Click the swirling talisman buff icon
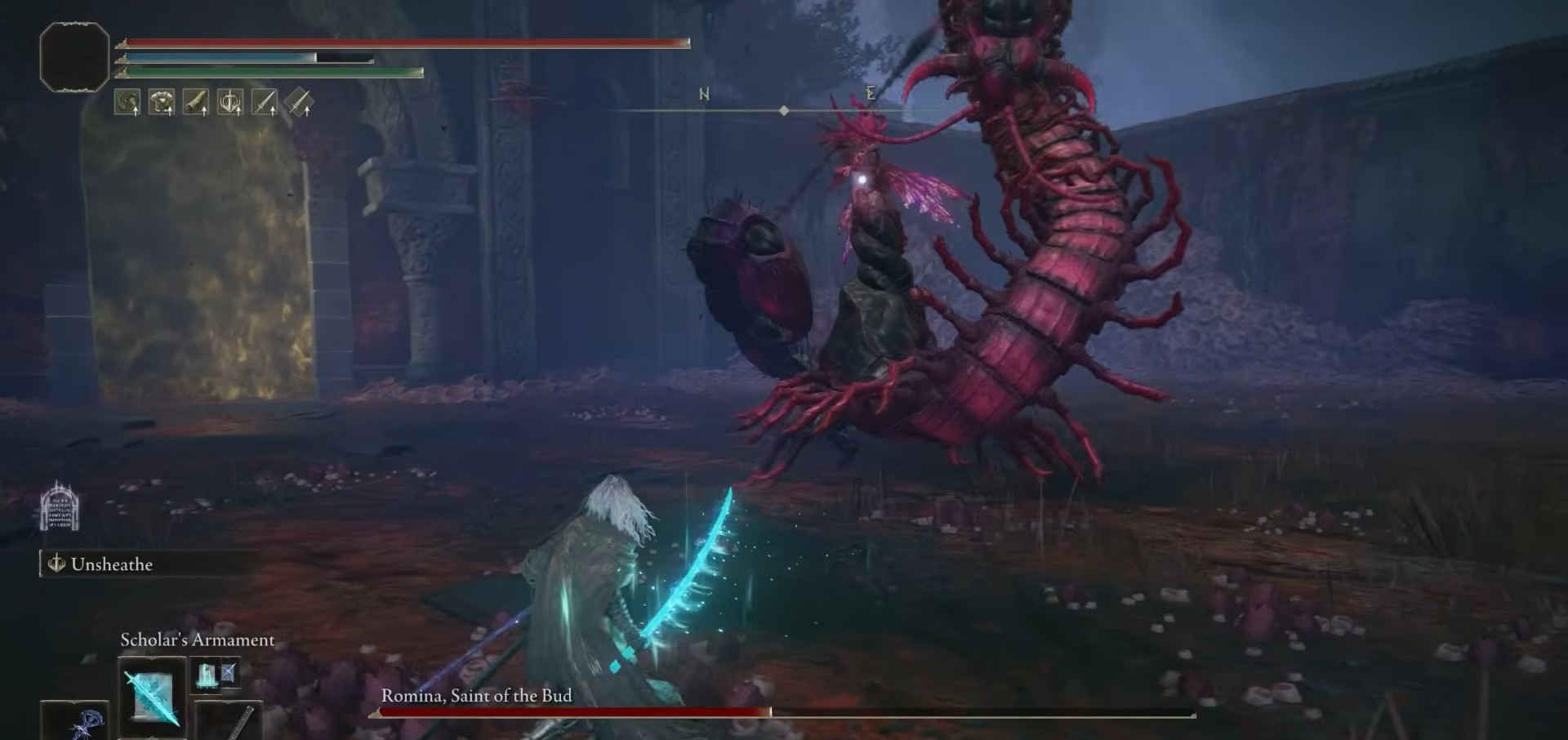 click(x=127, y=102)
